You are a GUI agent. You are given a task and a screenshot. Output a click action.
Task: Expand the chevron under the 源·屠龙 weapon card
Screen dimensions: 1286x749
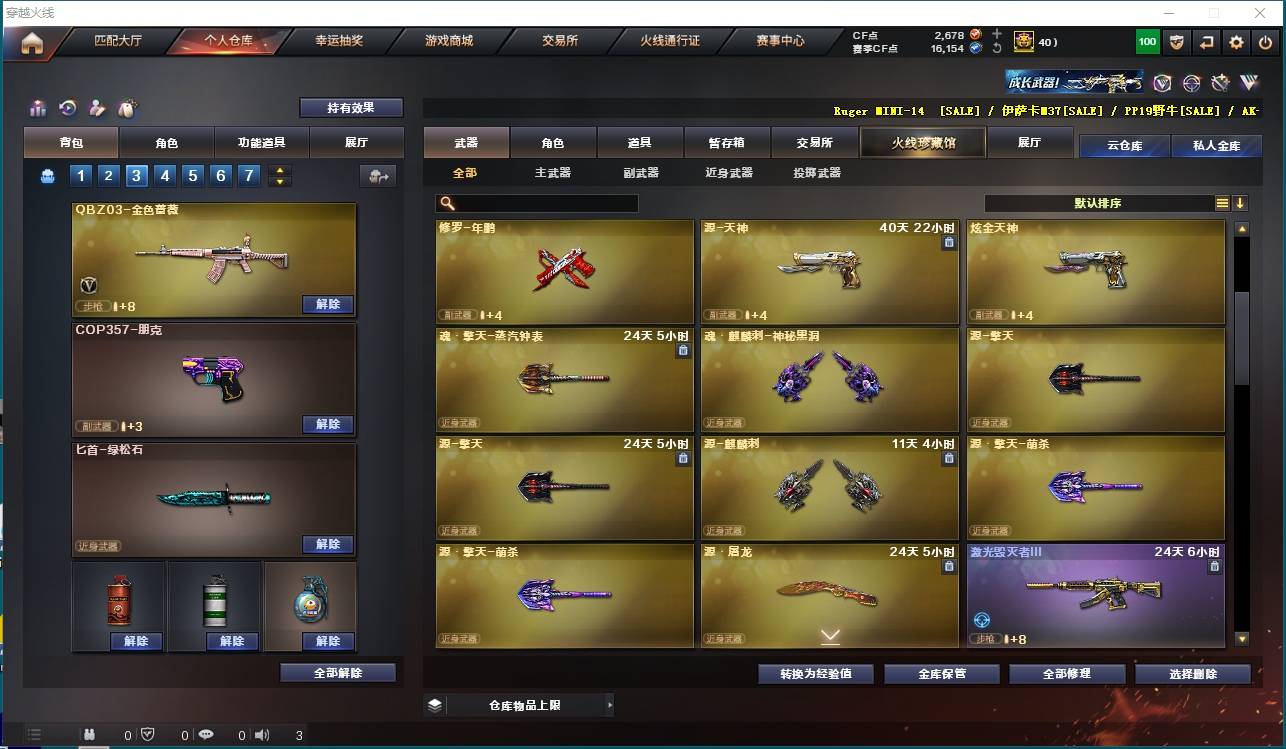click(829, 632)
